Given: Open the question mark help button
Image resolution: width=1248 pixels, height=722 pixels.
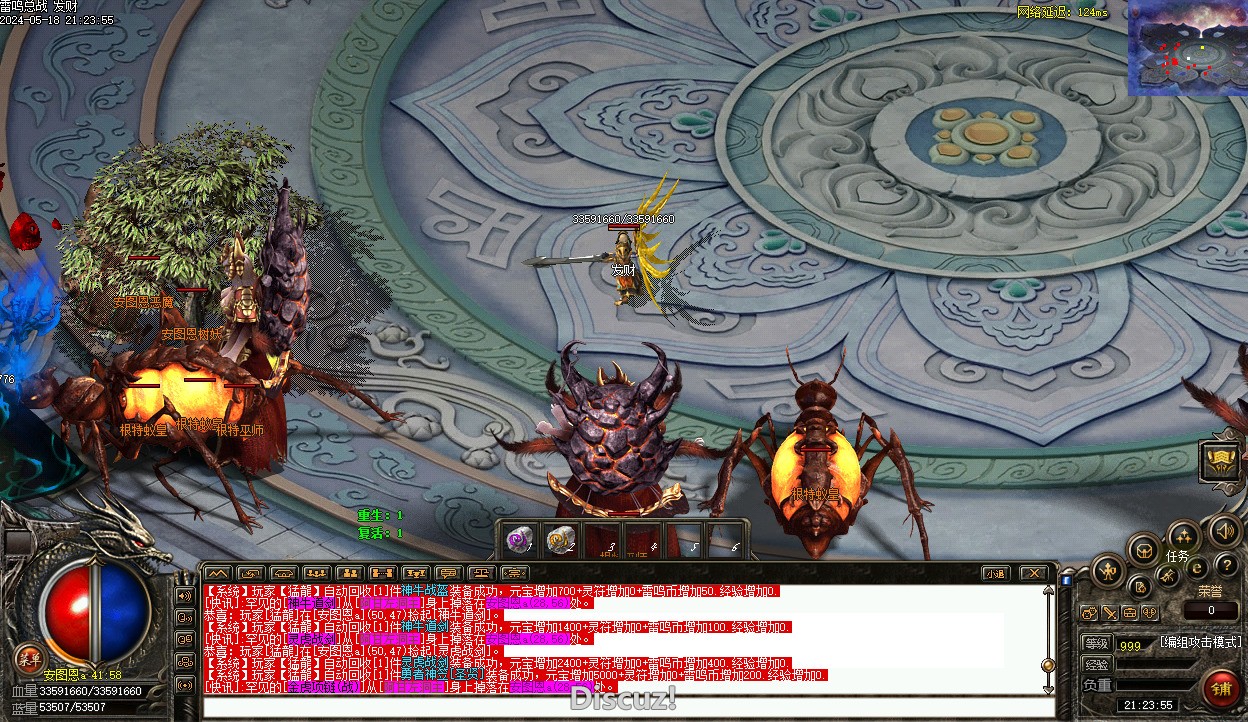Looking at the screenshot, I should (1226, 565).
